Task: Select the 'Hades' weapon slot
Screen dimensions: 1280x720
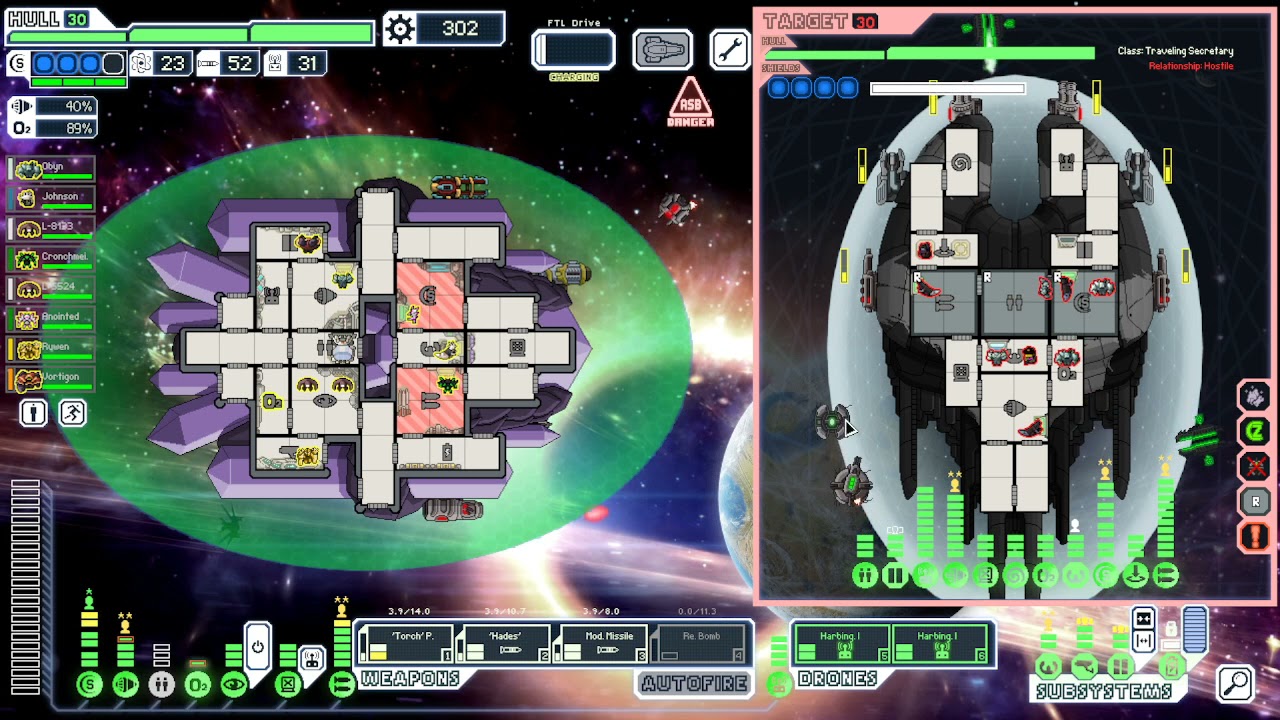Action: pos(503,644)
